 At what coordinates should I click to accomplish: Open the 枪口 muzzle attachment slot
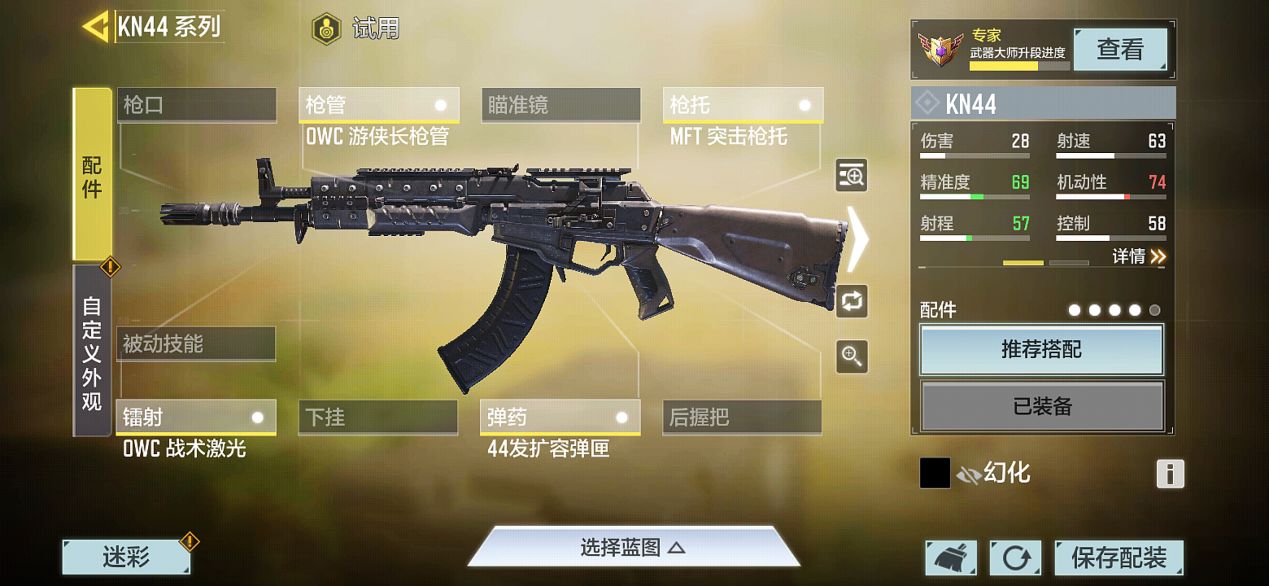tap(196, 105)
